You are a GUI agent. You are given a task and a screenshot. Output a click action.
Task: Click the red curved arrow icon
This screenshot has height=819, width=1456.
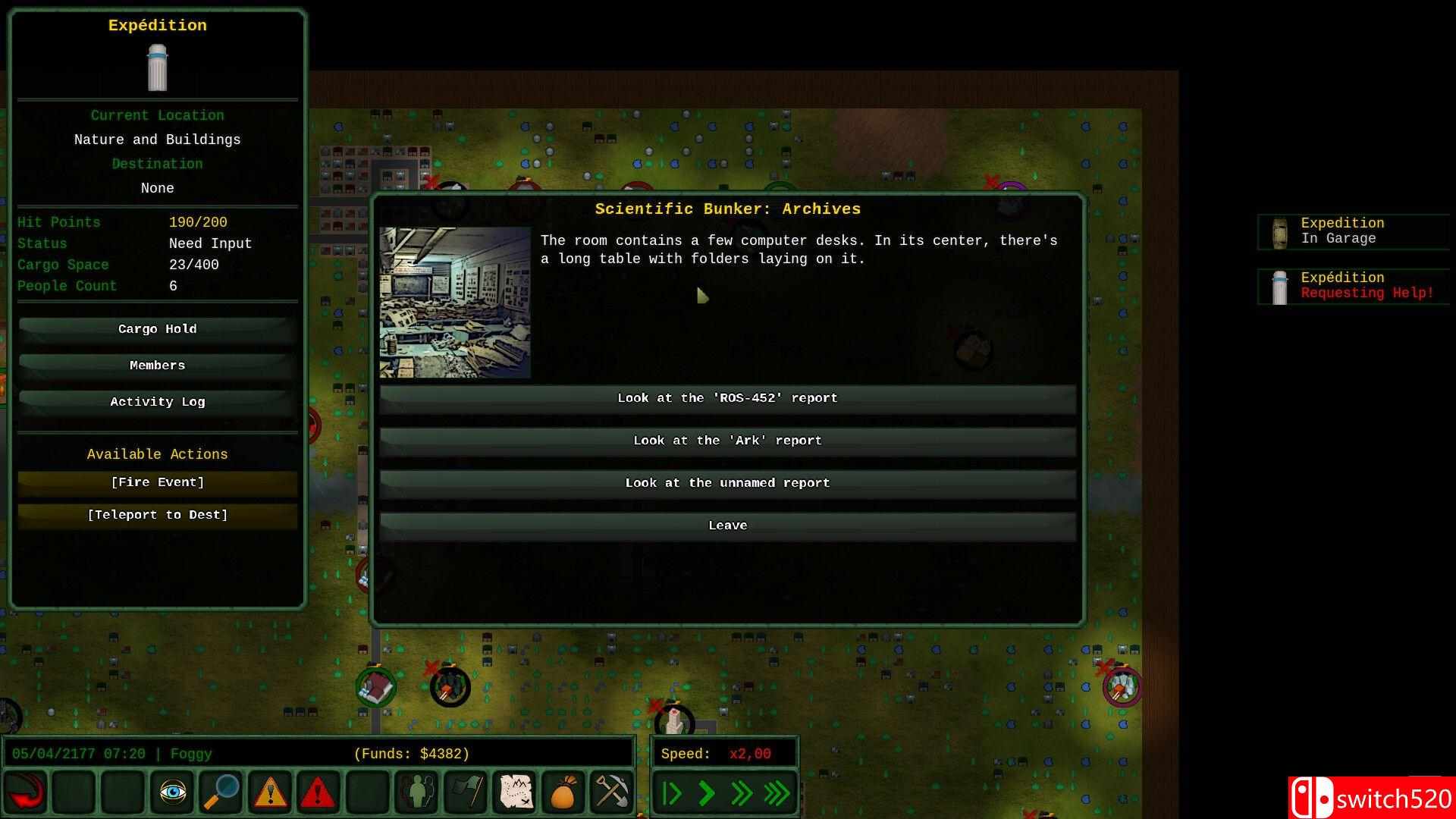(x=27, y=793)
